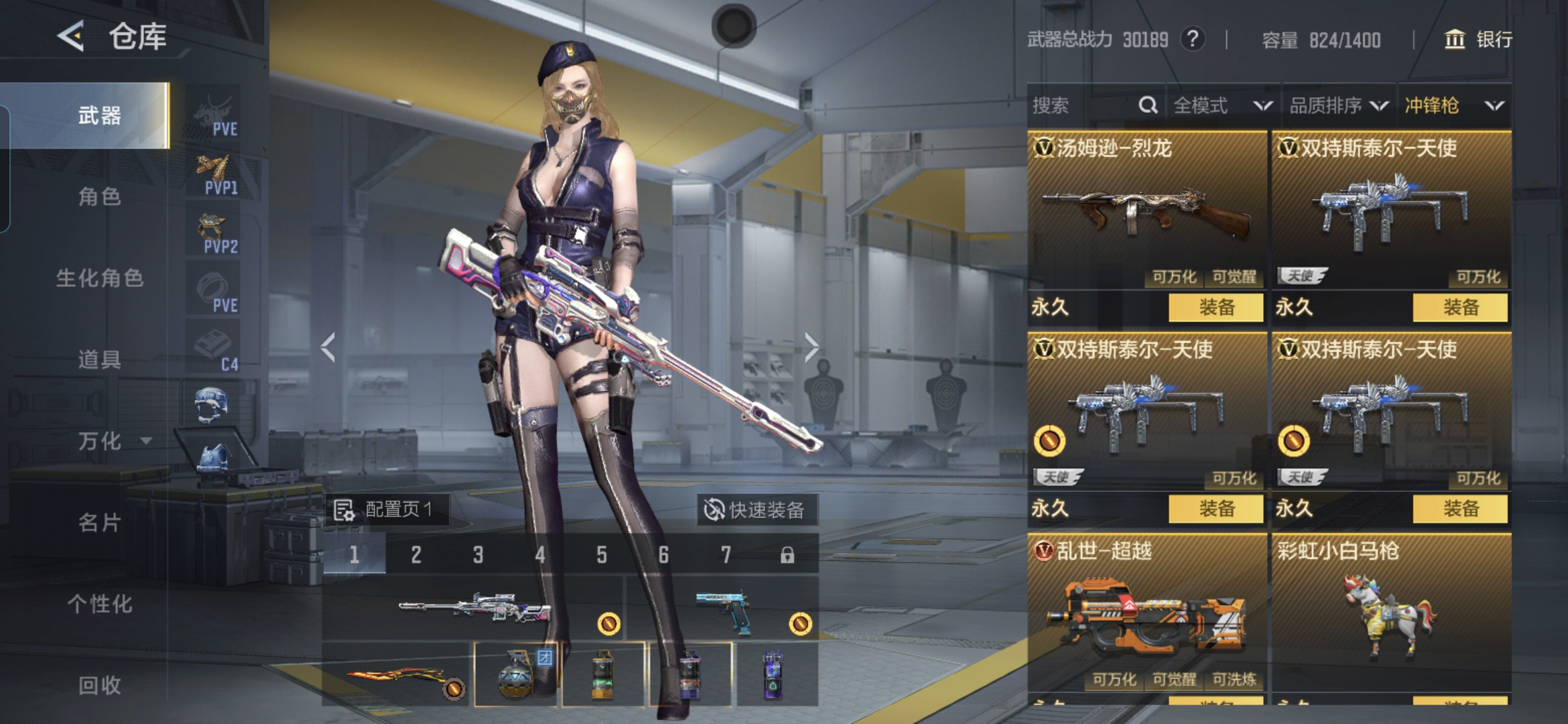Switch to the 角色 character tab
The image size is (1568, 724).
pos(99,196)
